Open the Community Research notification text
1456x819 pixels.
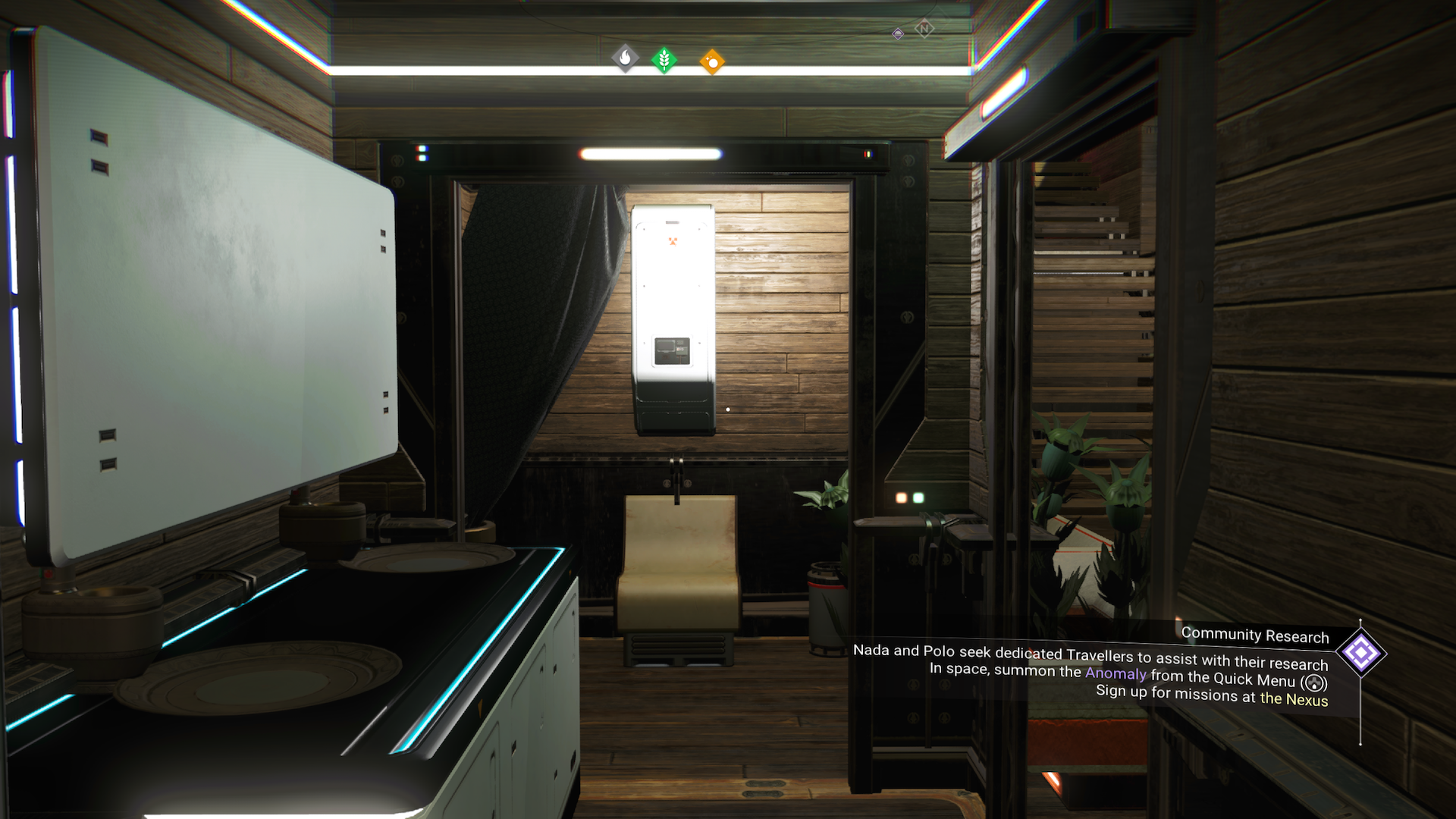pyautogui.click(x=1254, y=635)
